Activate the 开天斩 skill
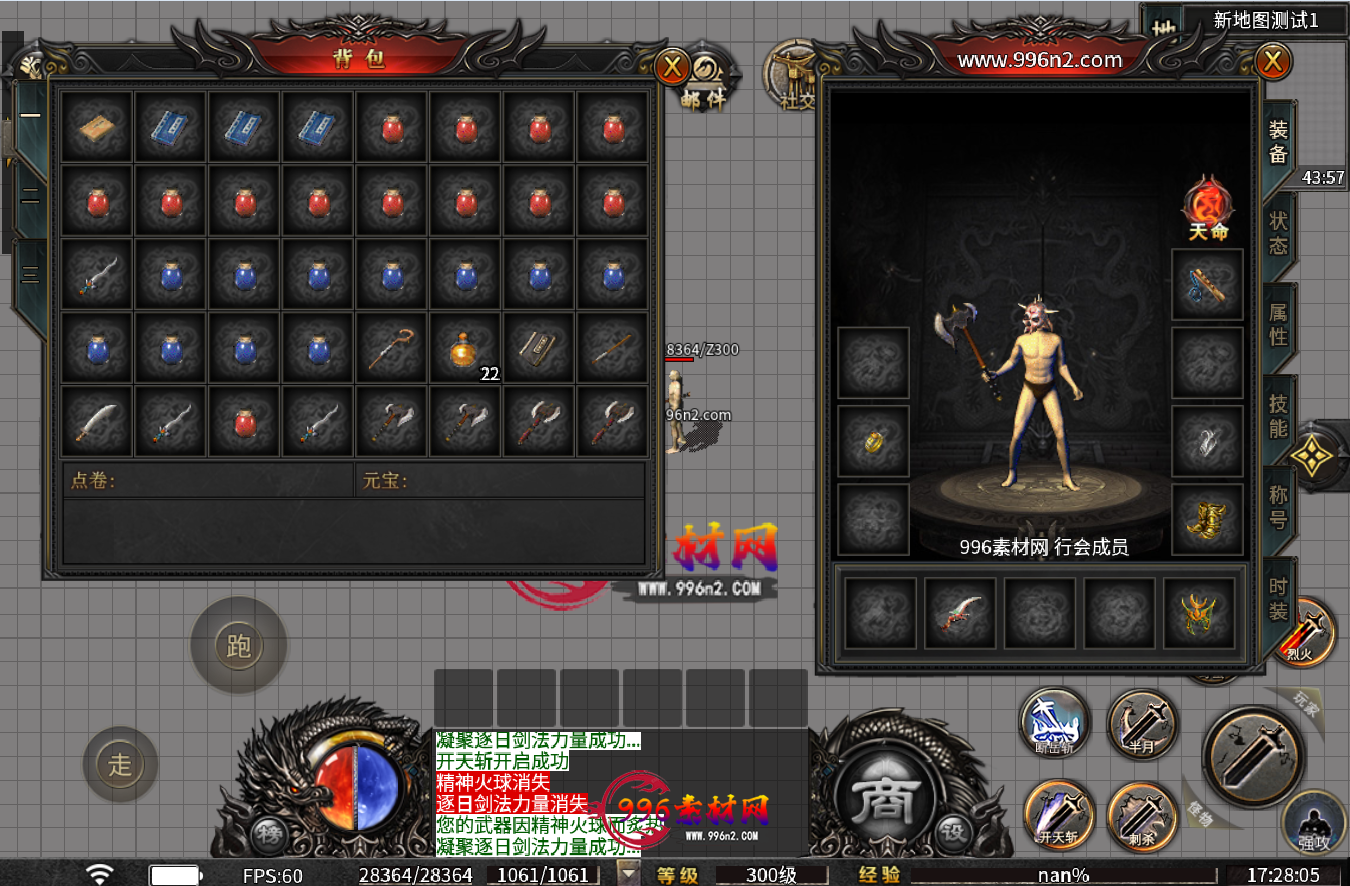This screenshot has height=886, width=1350. tap(1058, 814)
